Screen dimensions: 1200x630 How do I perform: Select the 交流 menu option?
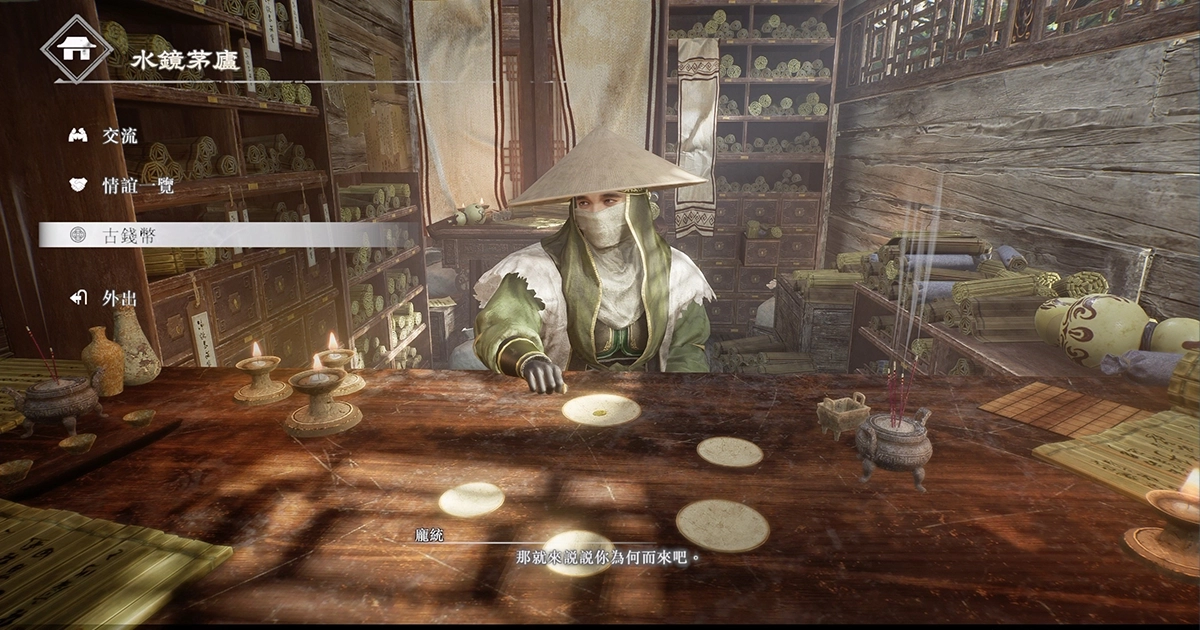[119, 136]
